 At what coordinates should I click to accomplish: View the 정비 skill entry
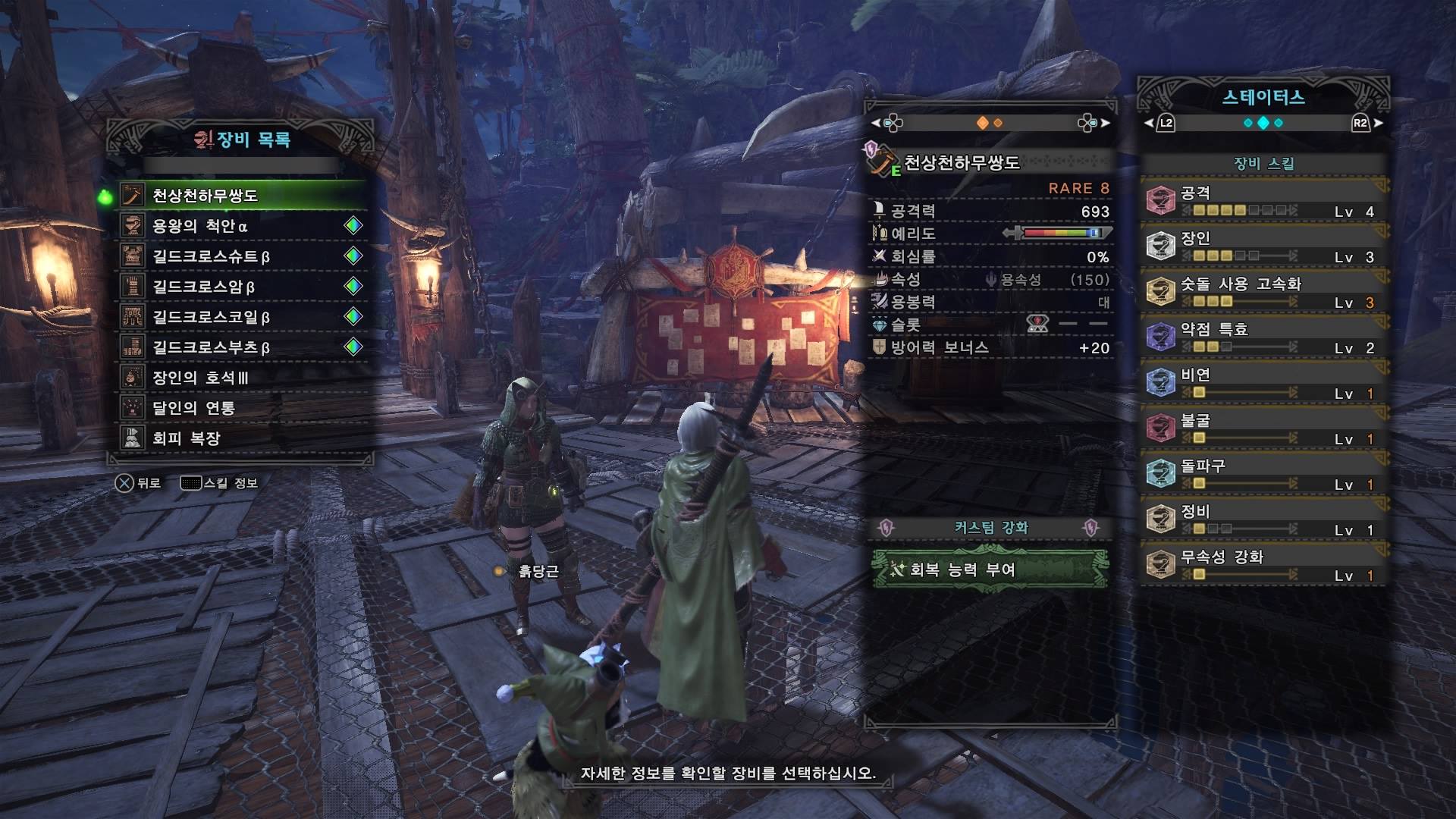[1263, 519]
